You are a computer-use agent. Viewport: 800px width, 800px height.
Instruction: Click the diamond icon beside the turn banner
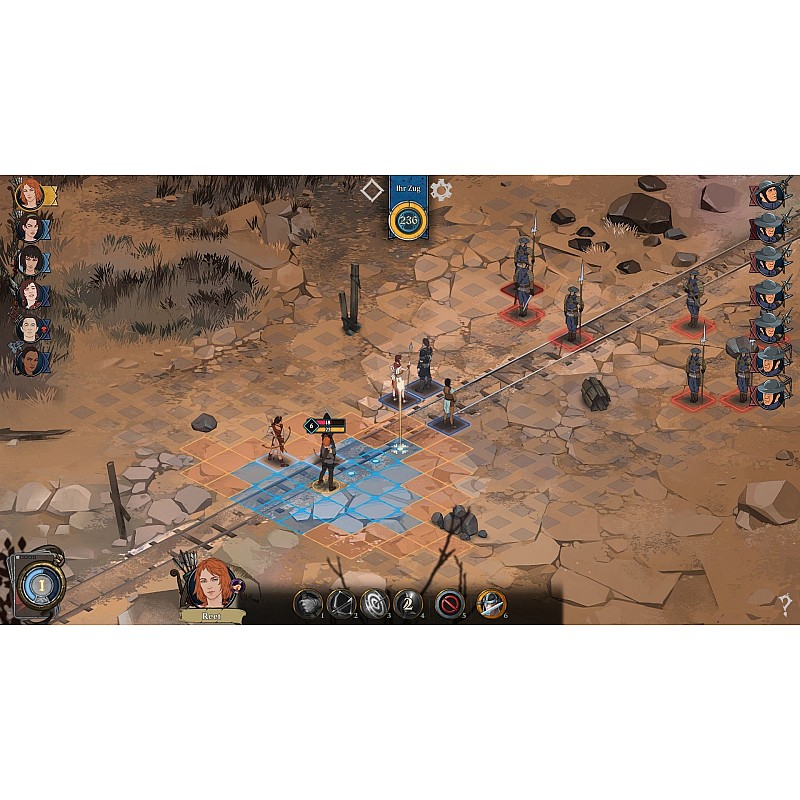point(373,190)
